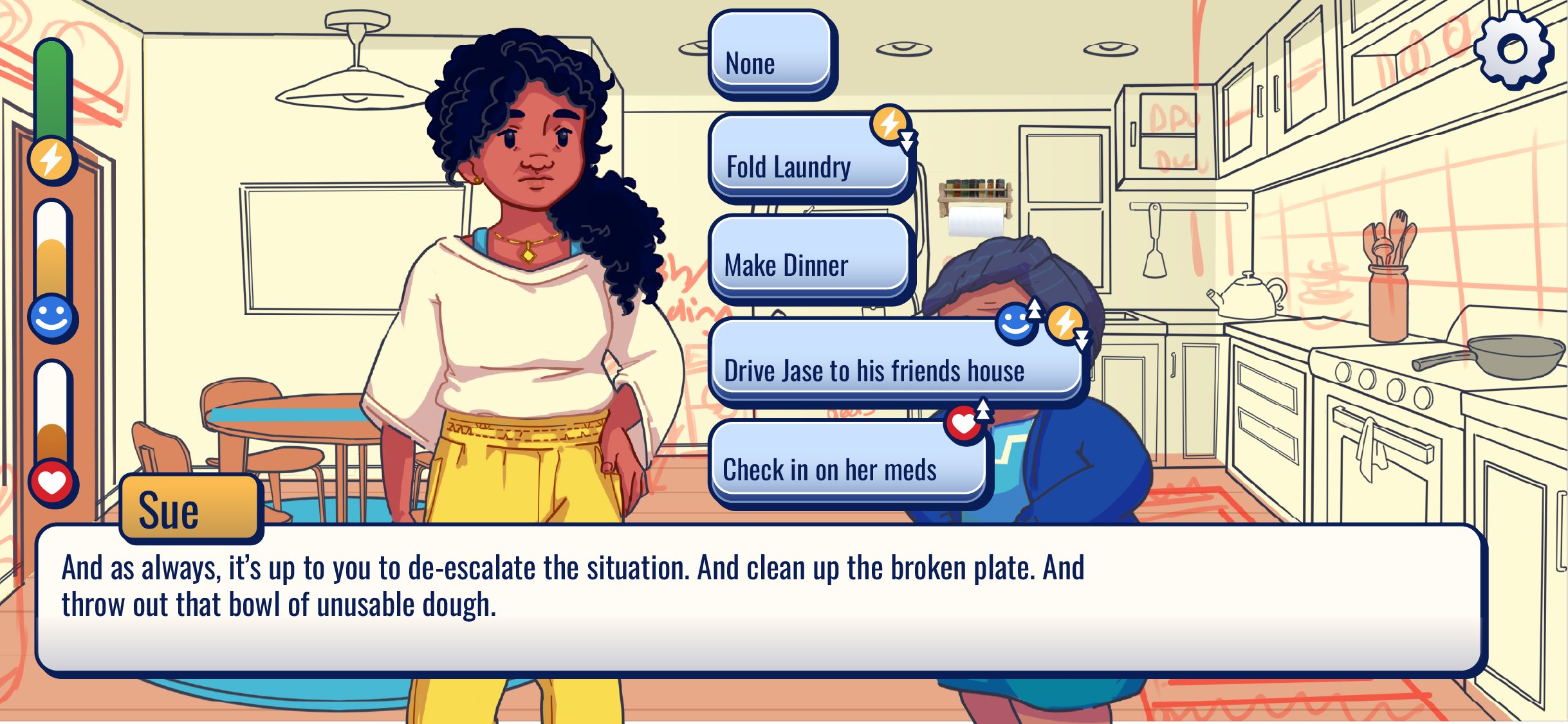The image size is (1568, 724).
Task: Pick the "Make Dinner" option
Action: (809, 259)
